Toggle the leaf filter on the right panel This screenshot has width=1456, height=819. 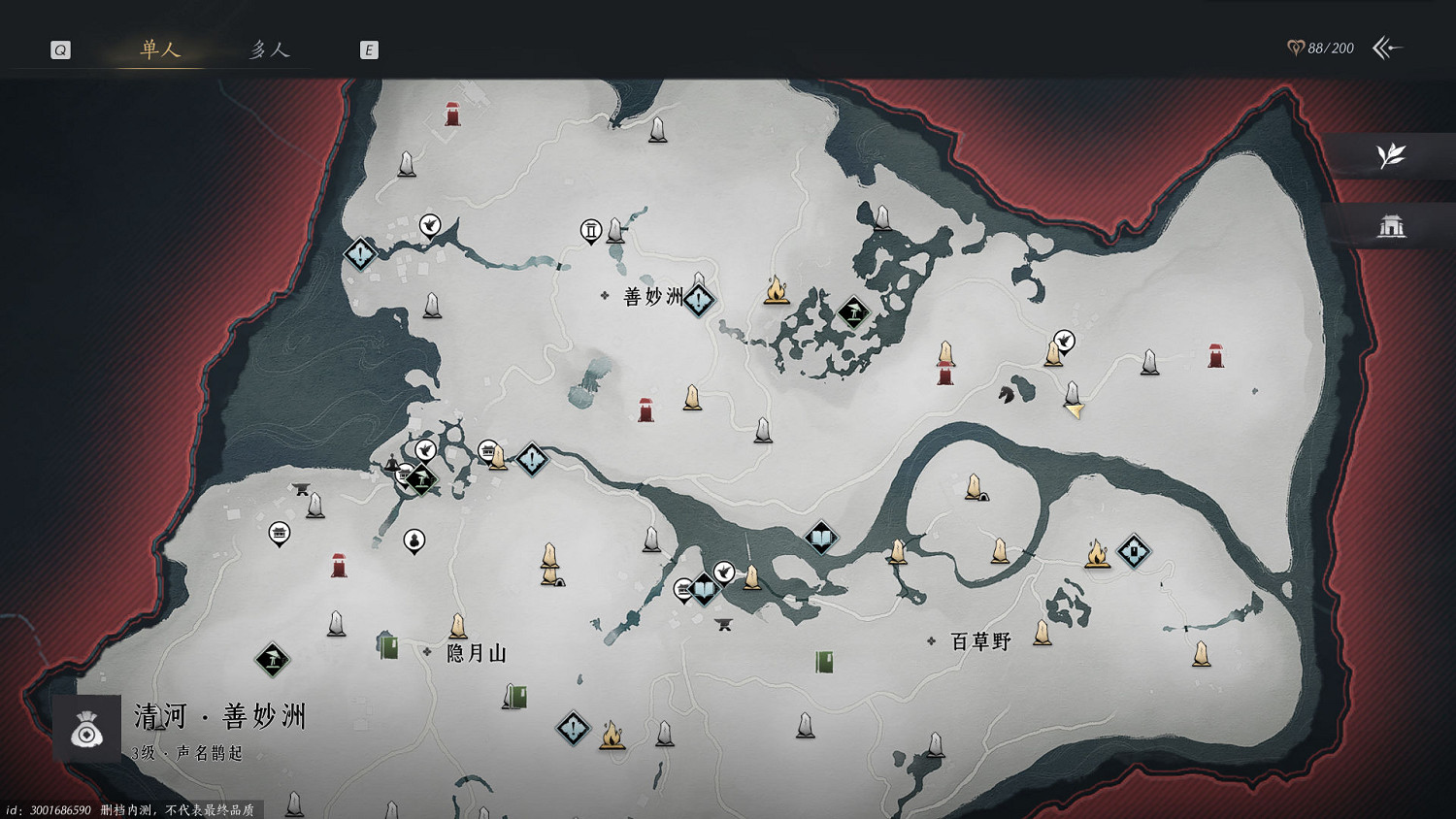(1390, 156)
